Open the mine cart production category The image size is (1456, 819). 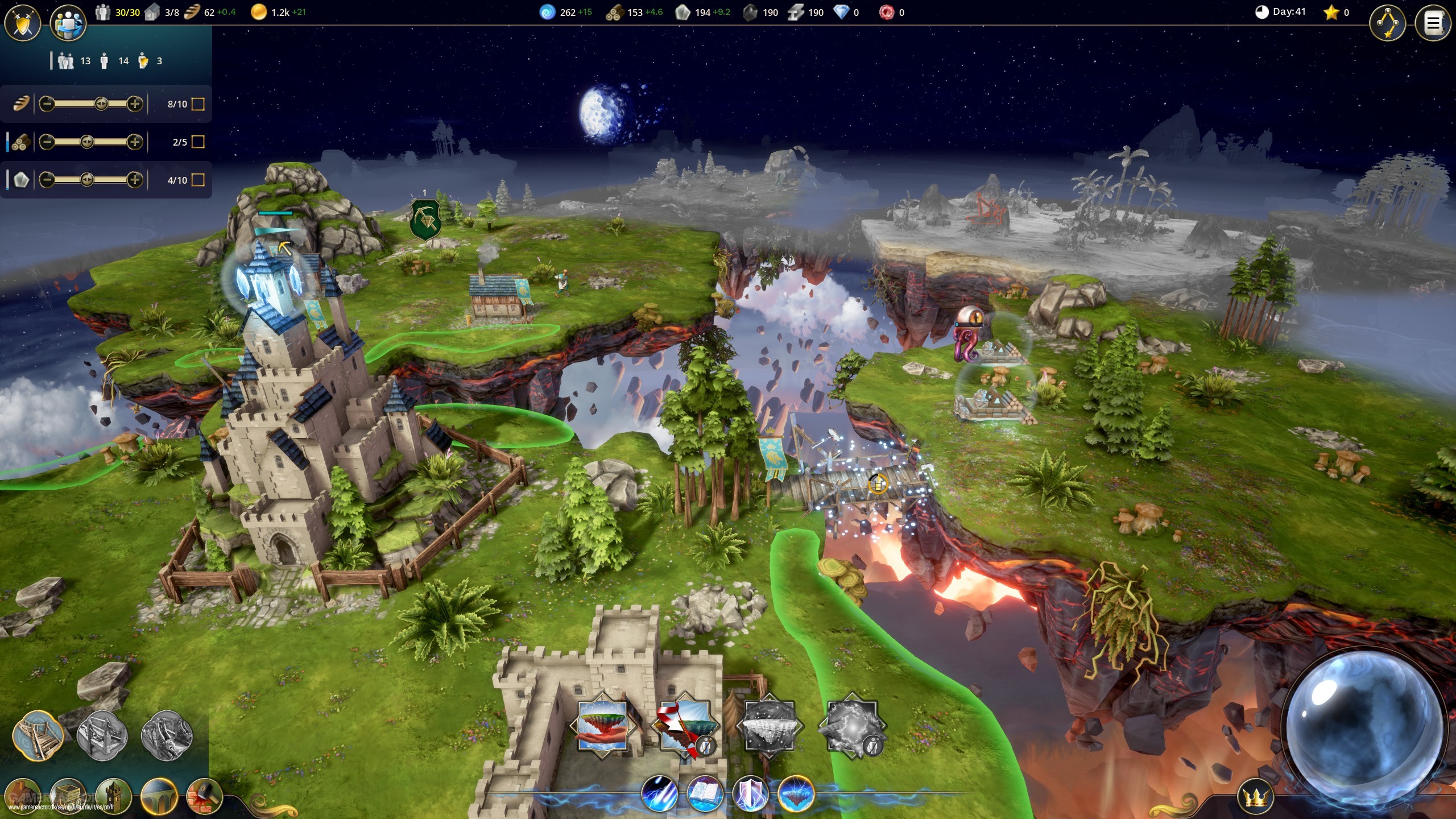pos(68,796)
